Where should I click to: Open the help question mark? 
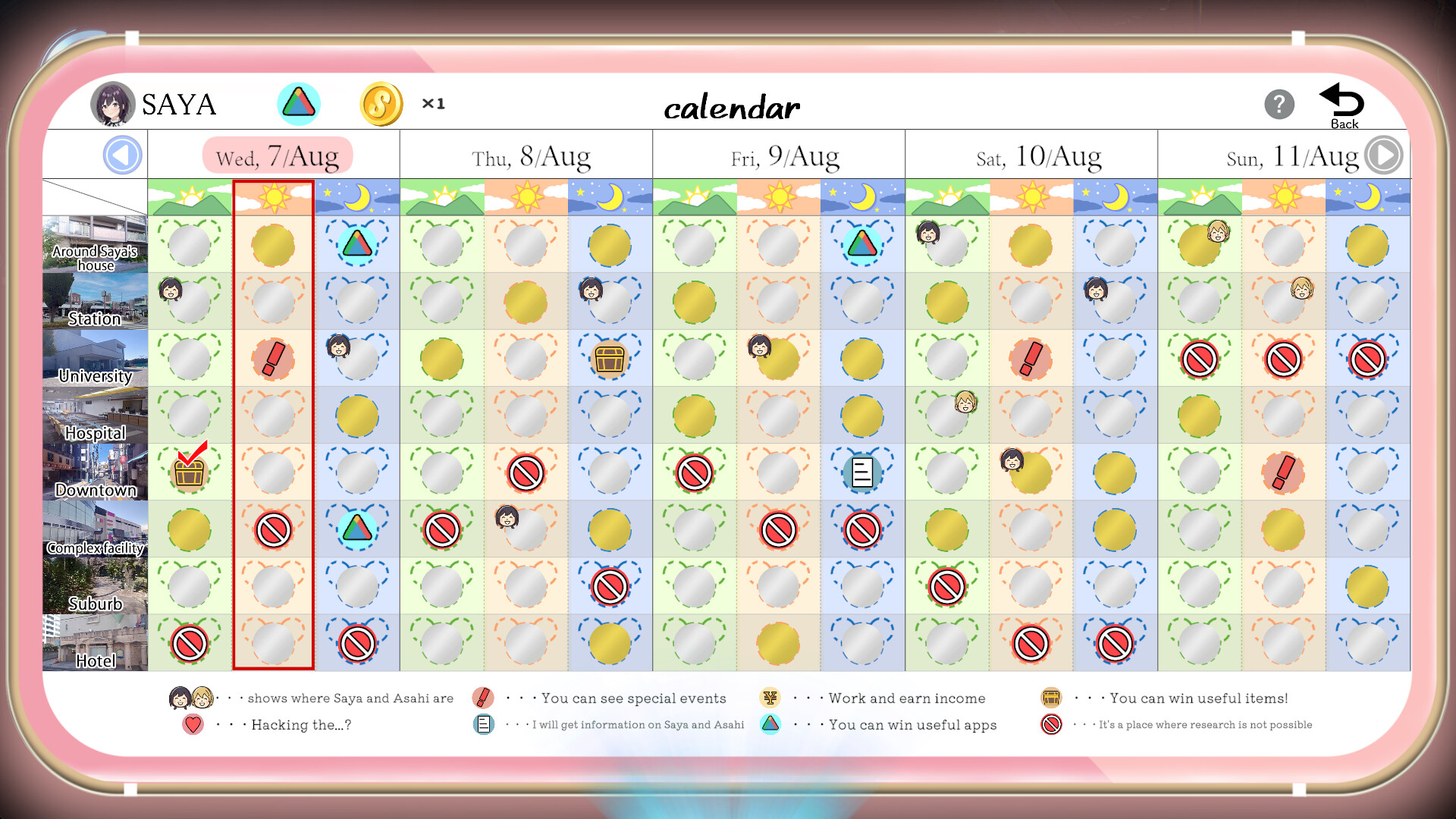(1280, 104)
